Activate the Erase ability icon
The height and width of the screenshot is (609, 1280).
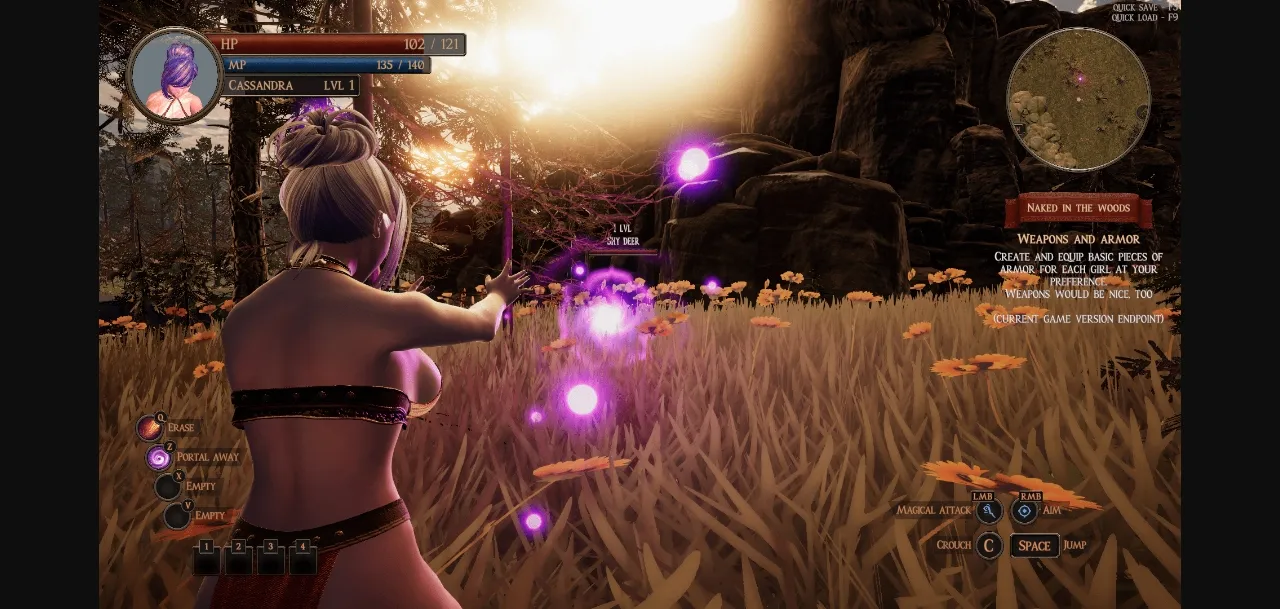click(150, 429)
